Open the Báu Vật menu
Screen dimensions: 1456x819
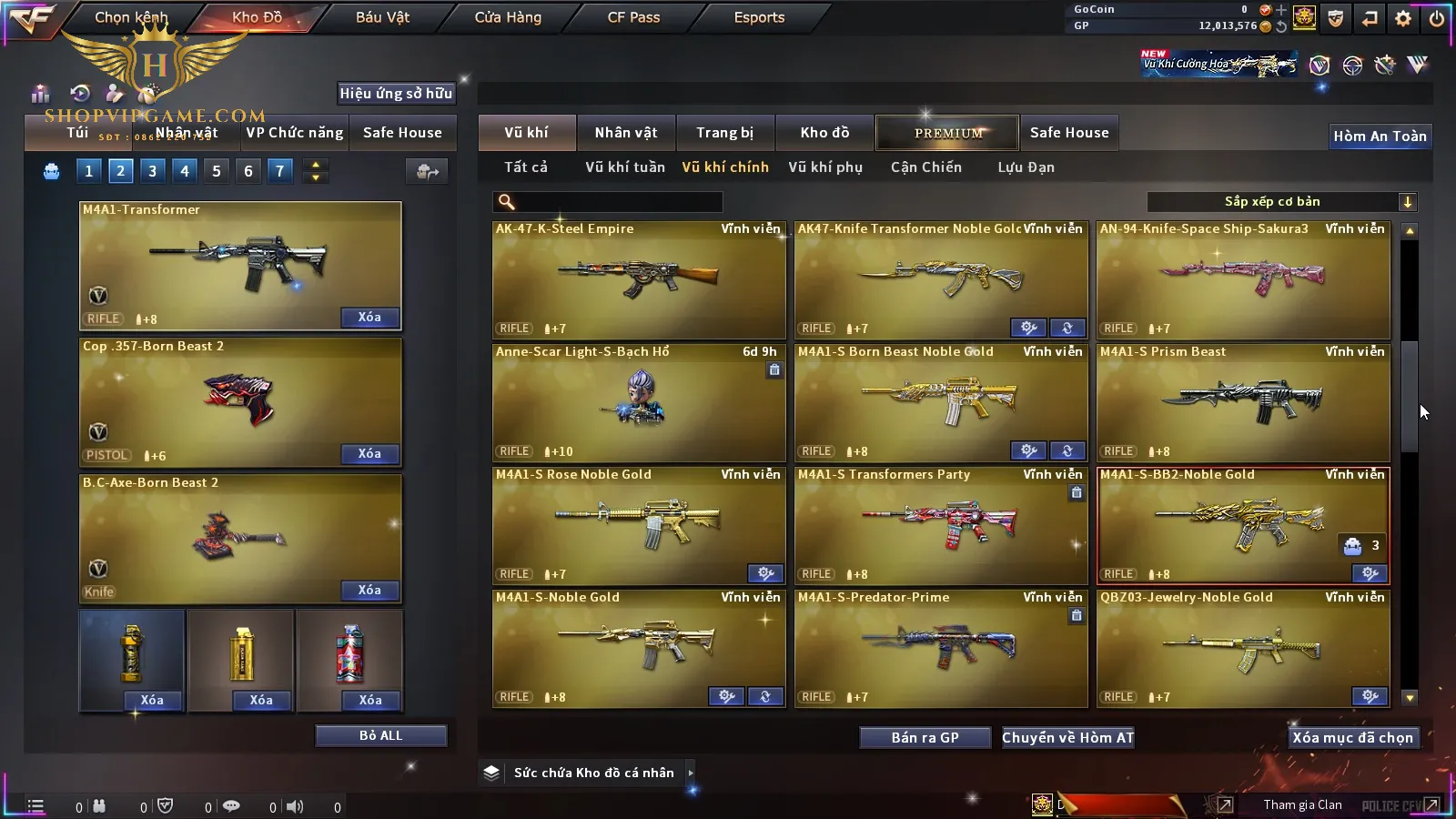point(382,17)
